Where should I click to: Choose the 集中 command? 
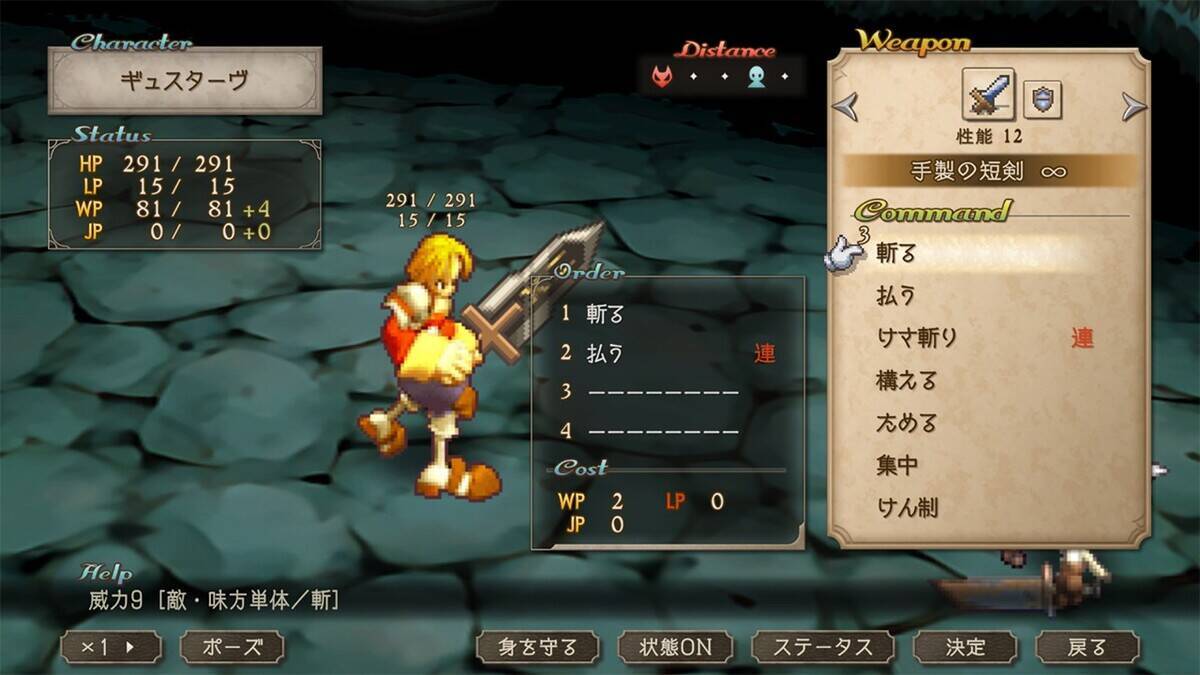[897, 465]
